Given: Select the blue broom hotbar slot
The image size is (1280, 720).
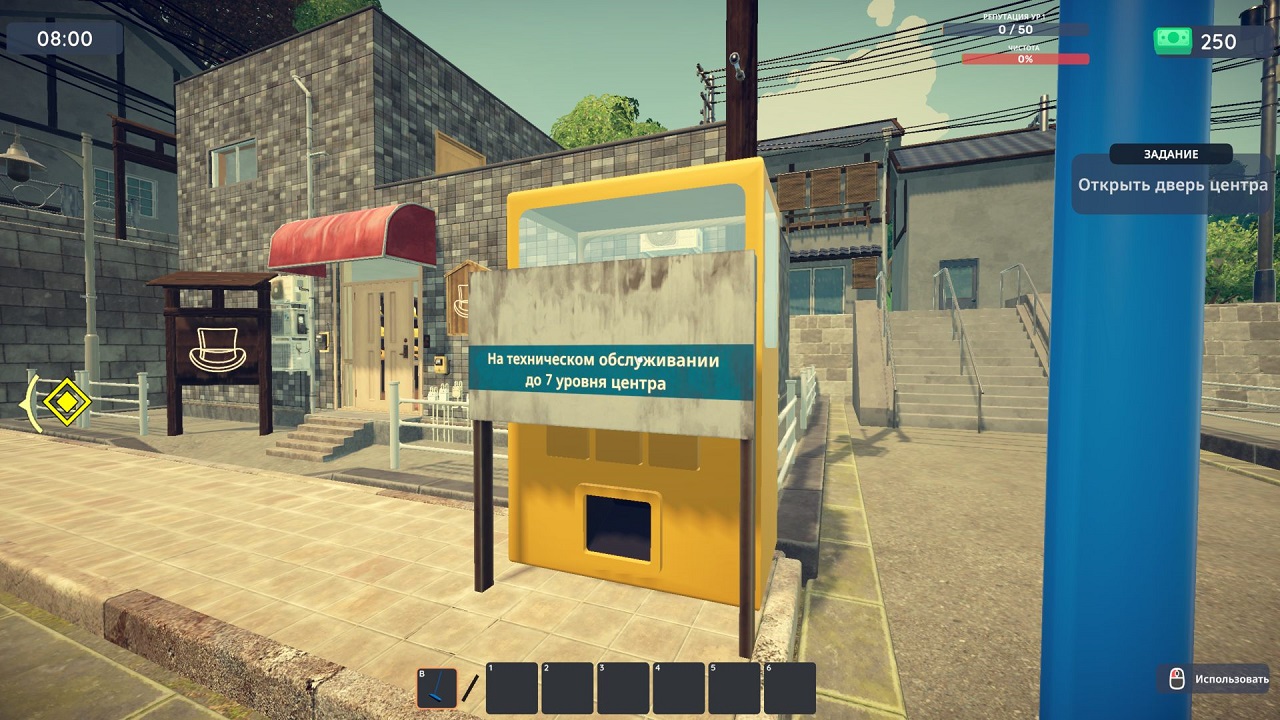Looking at the screenshot, I should pos(437,688).
